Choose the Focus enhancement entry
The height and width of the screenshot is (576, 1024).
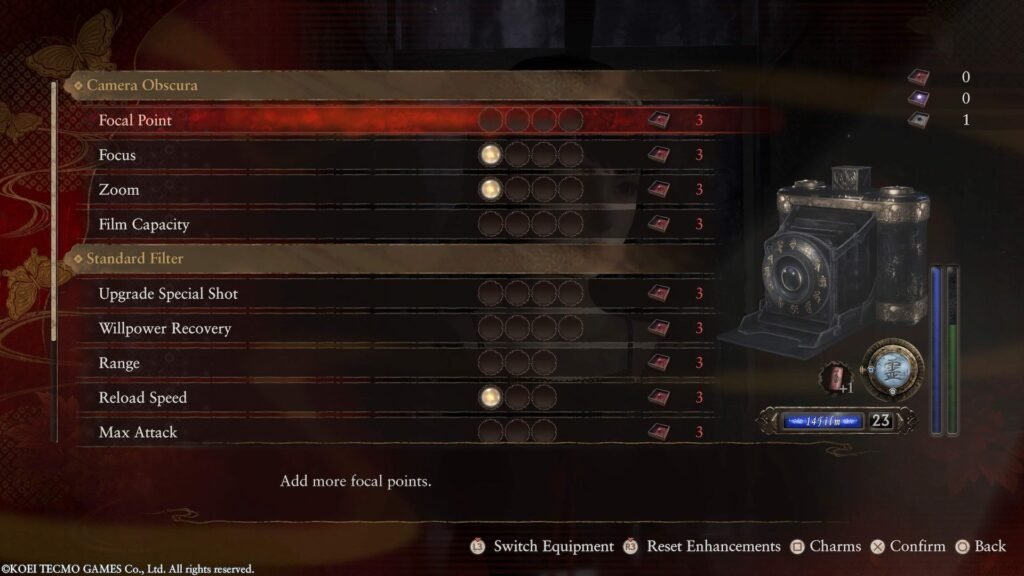tap(118, 155)
